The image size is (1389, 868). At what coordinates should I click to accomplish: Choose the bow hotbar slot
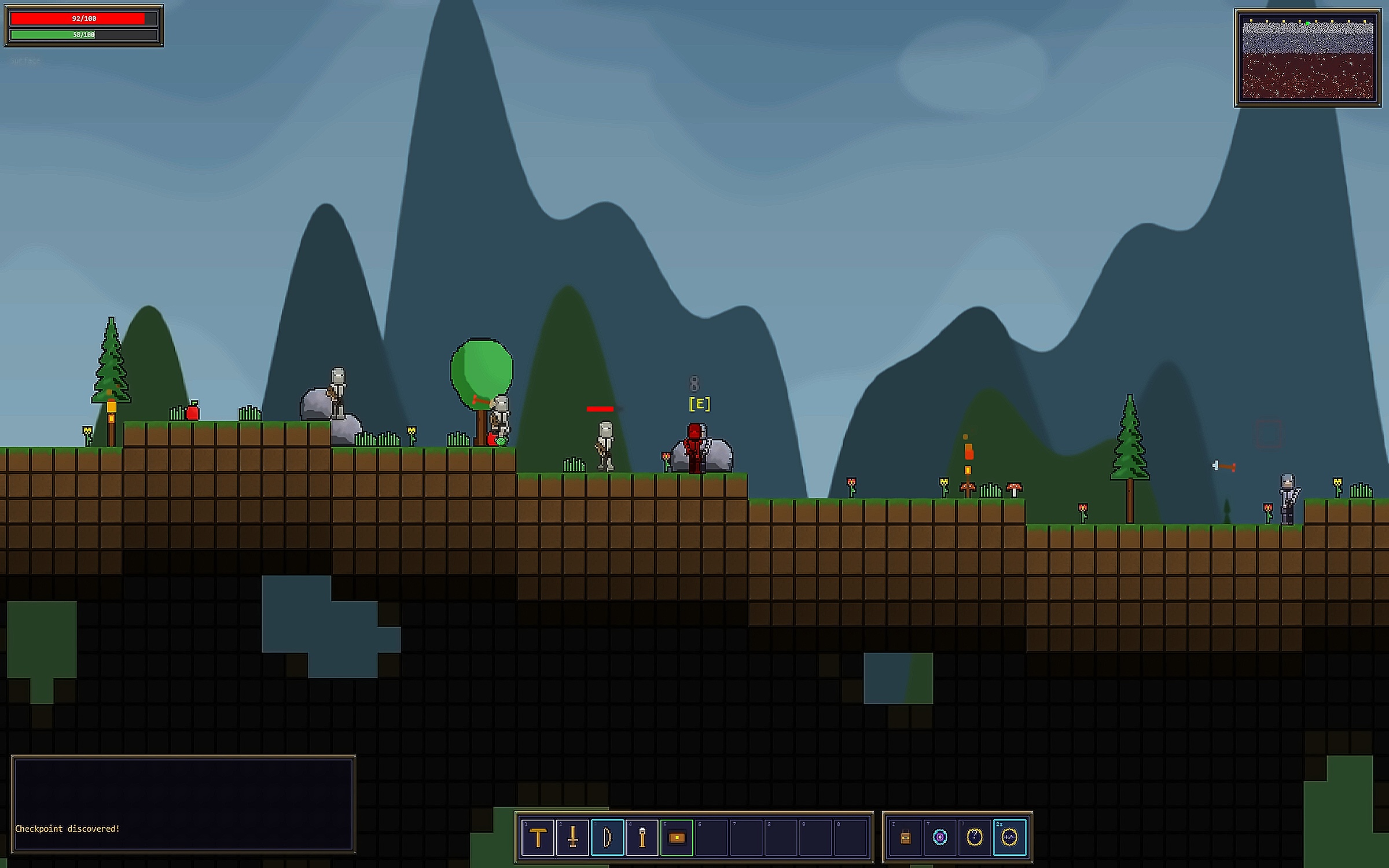(607, 837)
